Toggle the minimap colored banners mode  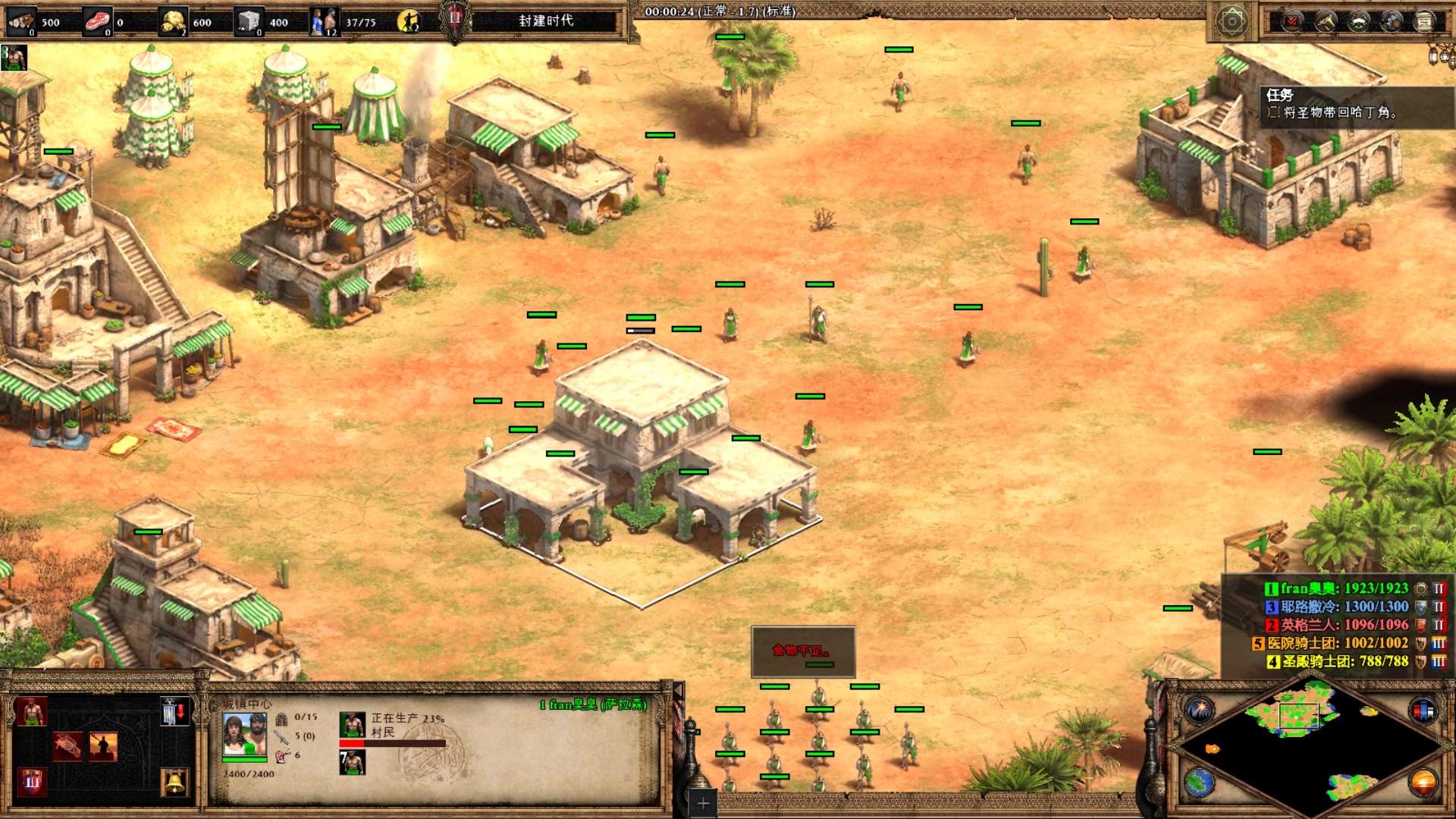point(1423,711)
